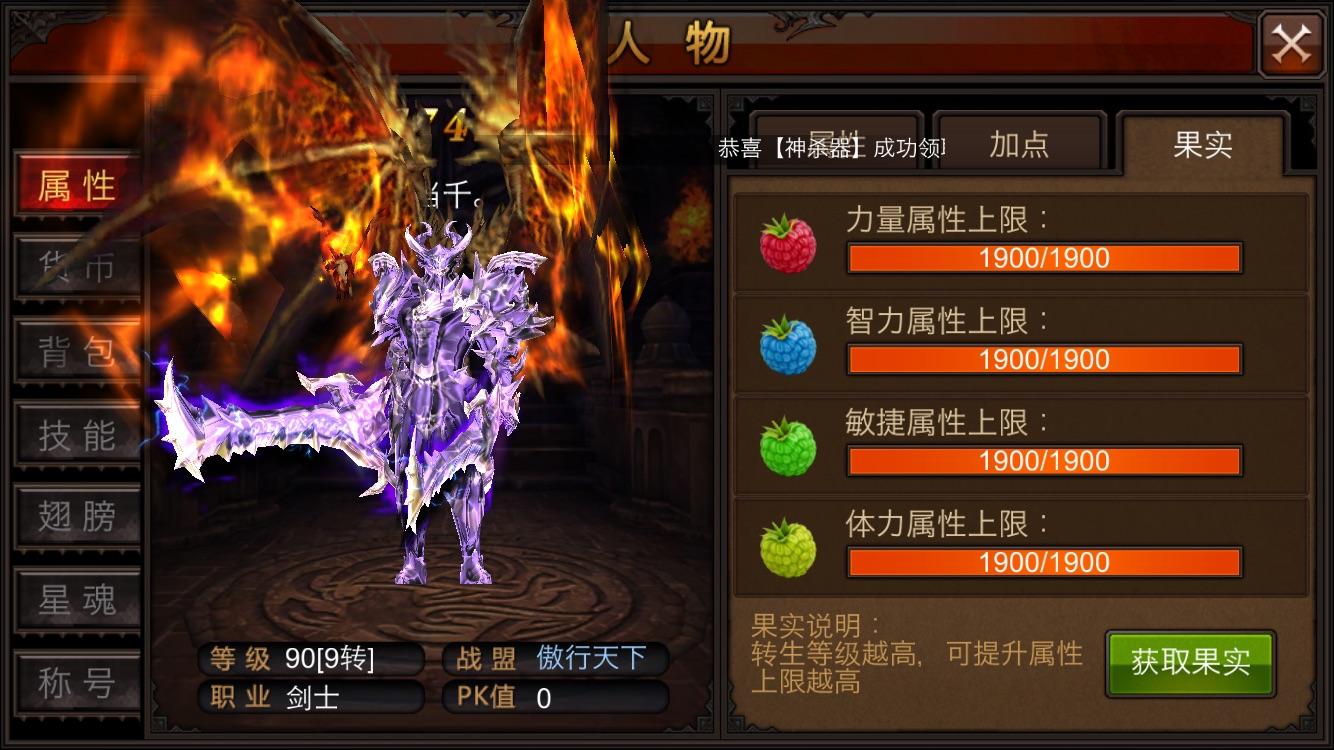Click the green agility fruit icon
1334x750 pixels.
pos(786,441)
